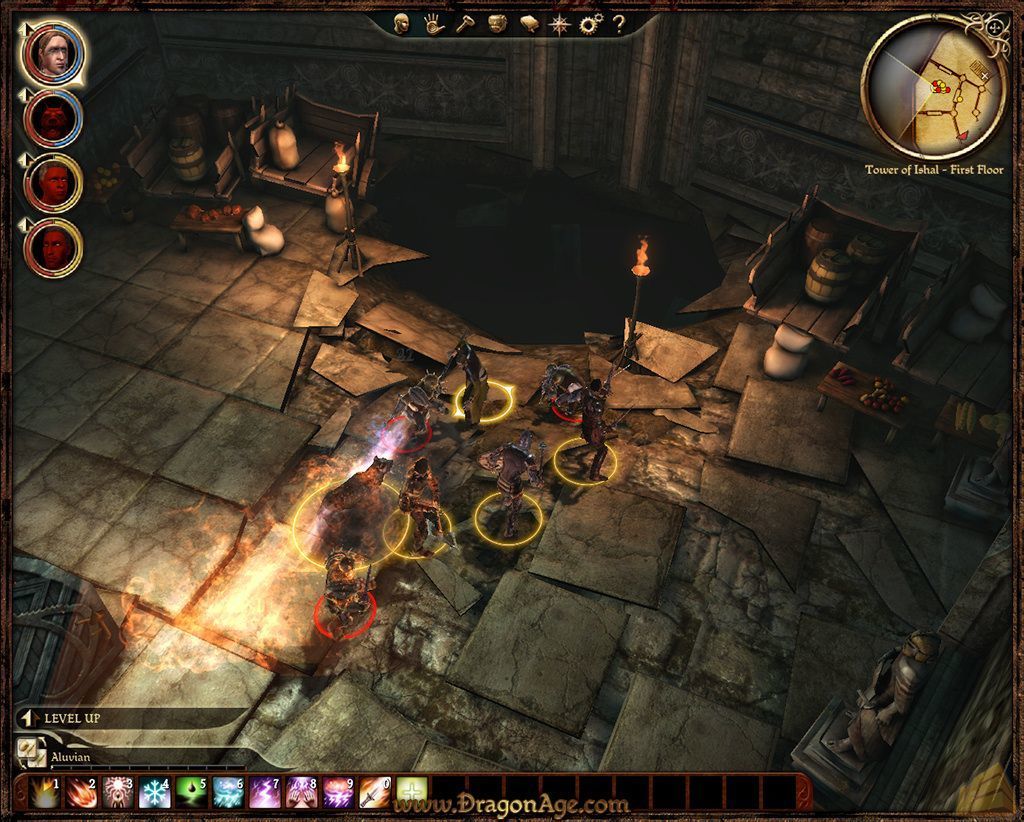Screen dimensions: 1024x822
Task: Cast the snowflake frost spell
Action: click(x=153, y=793)
